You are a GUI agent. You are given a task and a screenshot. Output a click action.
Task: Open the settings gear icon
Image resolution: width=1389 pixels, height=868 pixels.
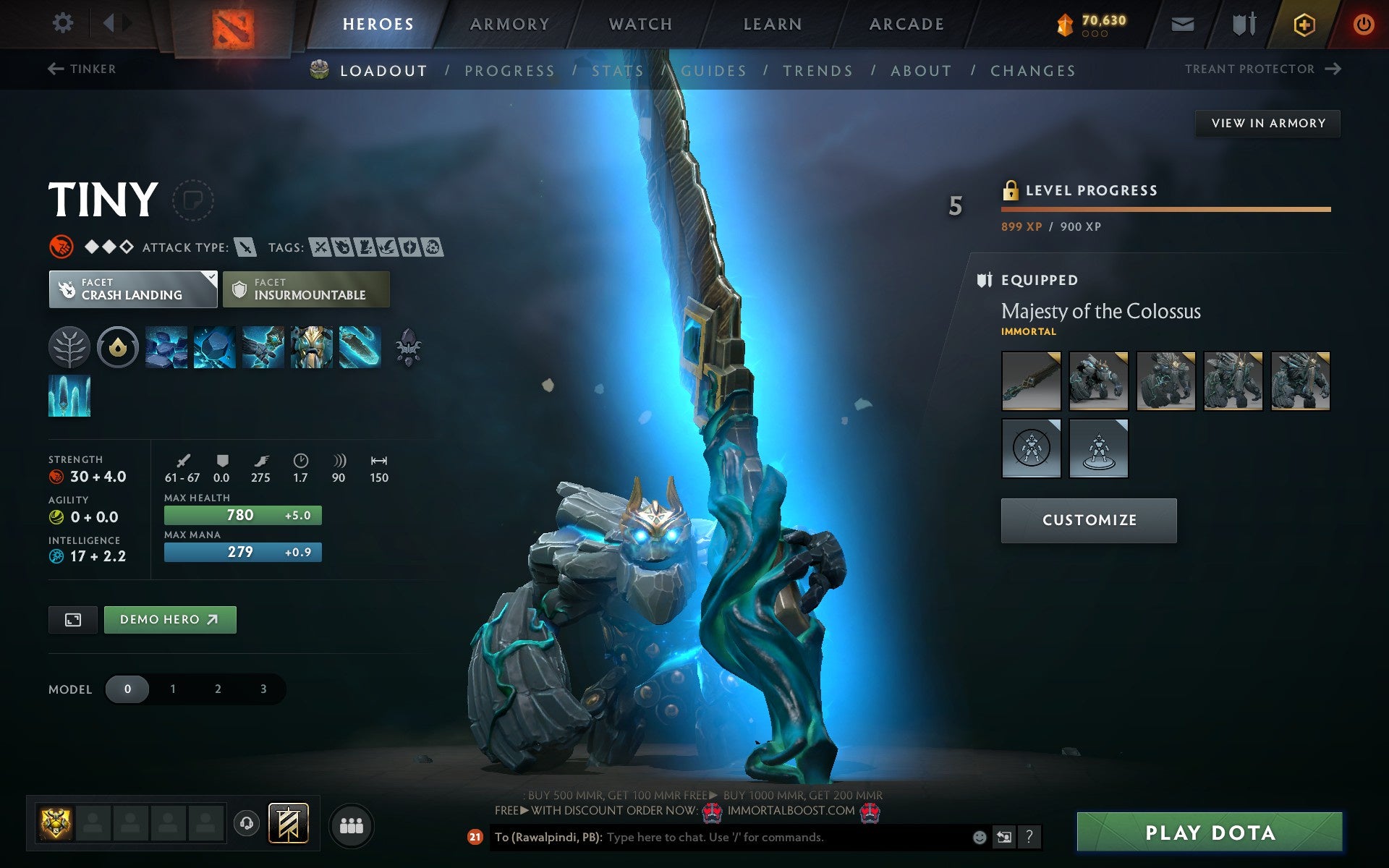(64, 23)
